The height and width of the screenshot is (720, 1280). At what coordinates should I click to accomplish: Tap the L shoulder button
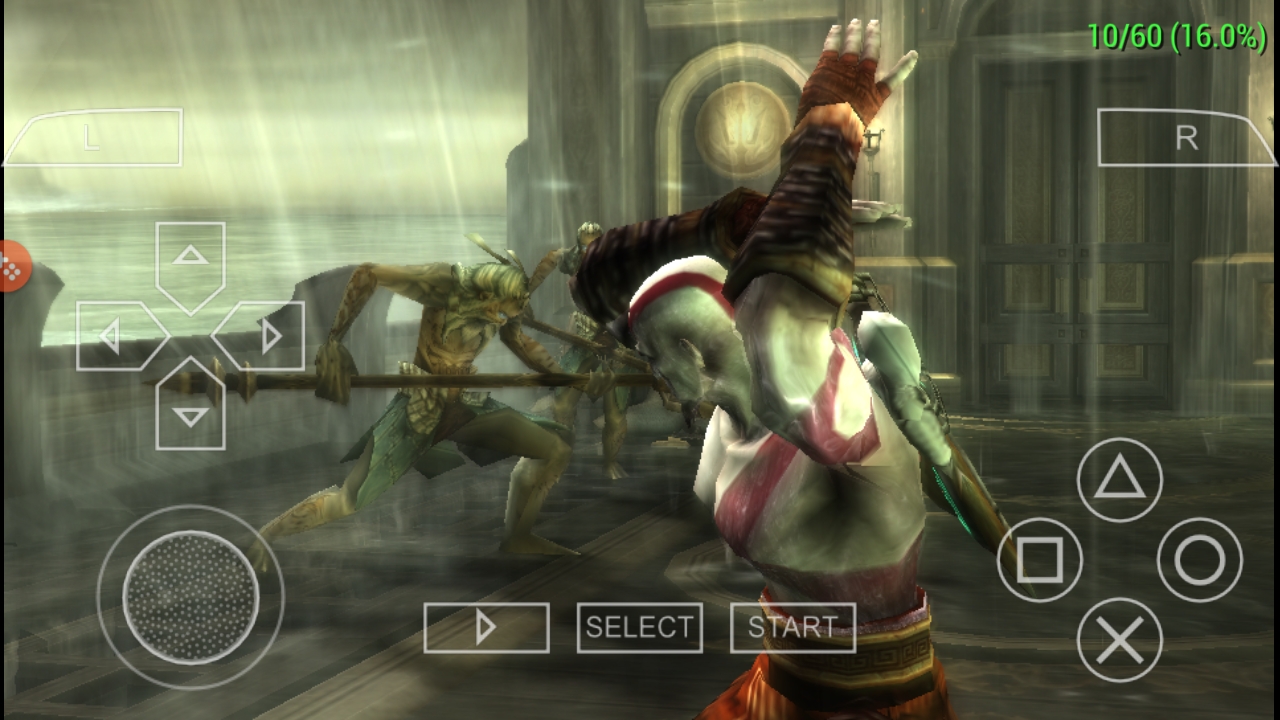95,137
